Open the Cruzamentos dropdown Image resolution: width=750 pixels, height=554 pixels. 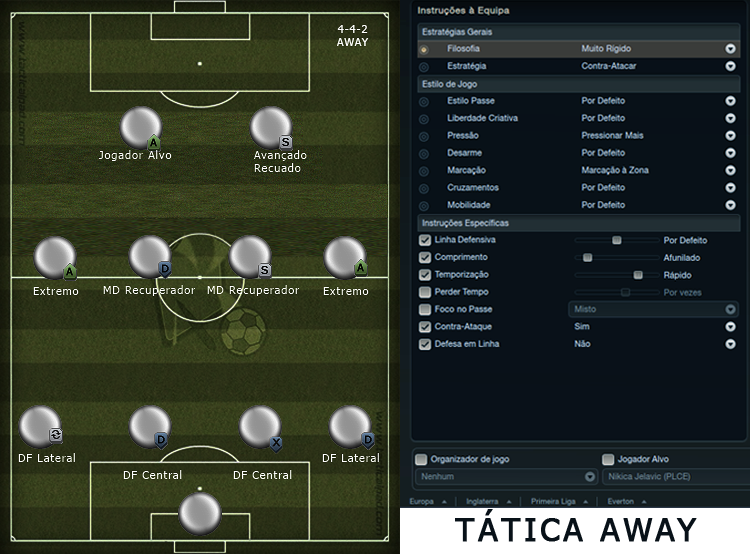(730, 187)
